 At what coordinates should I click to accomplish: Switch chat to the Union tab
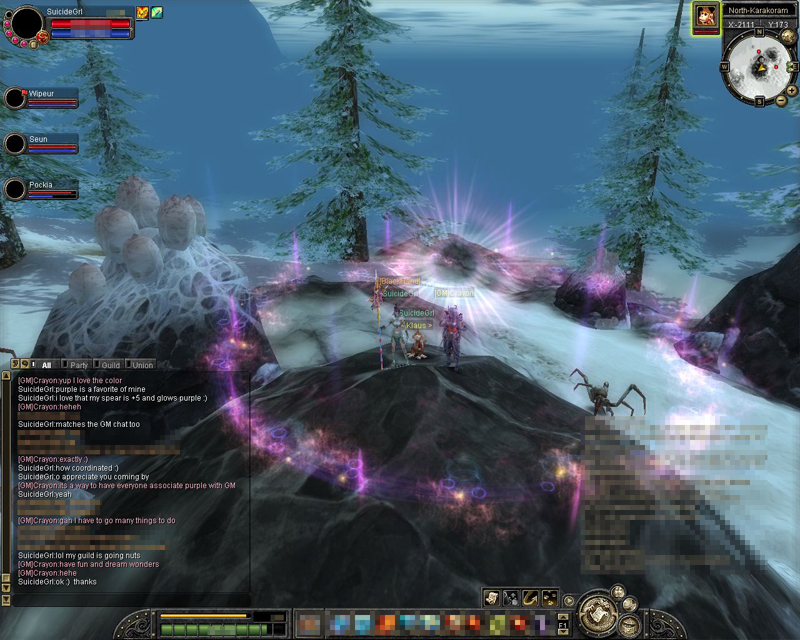[142, 365]
